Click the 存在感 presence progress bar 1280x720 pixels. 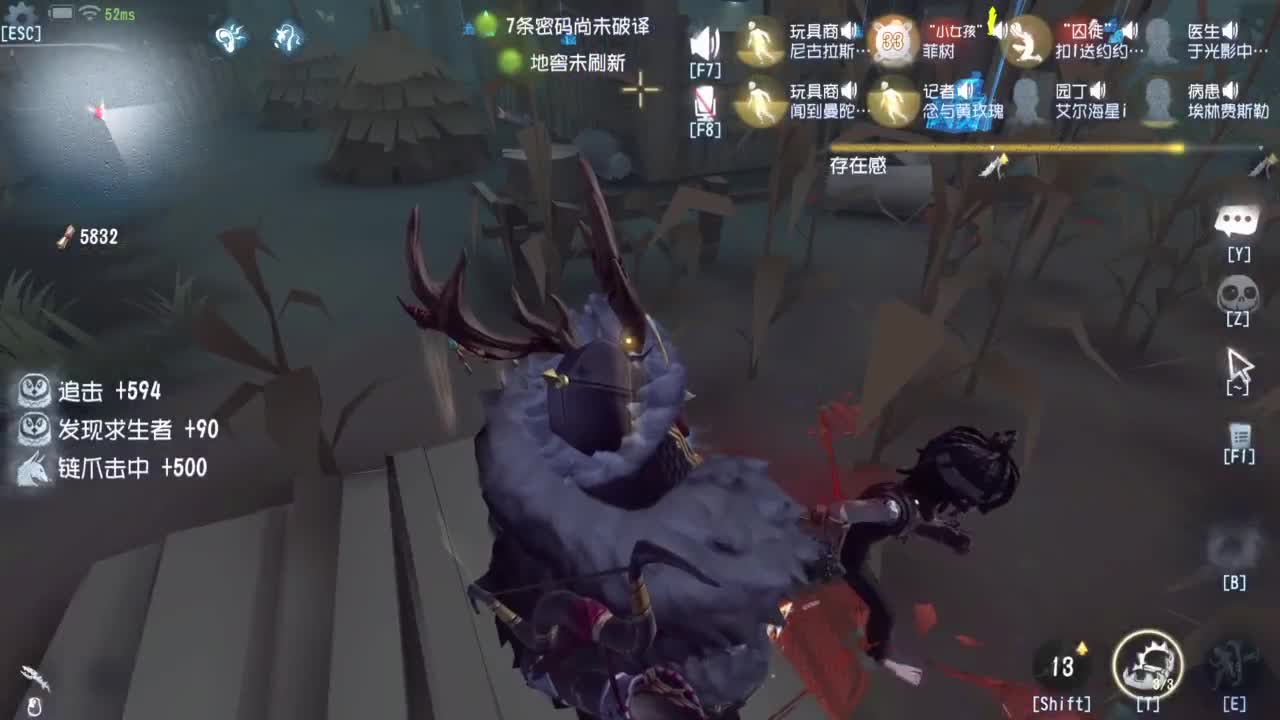(1005, 148)
